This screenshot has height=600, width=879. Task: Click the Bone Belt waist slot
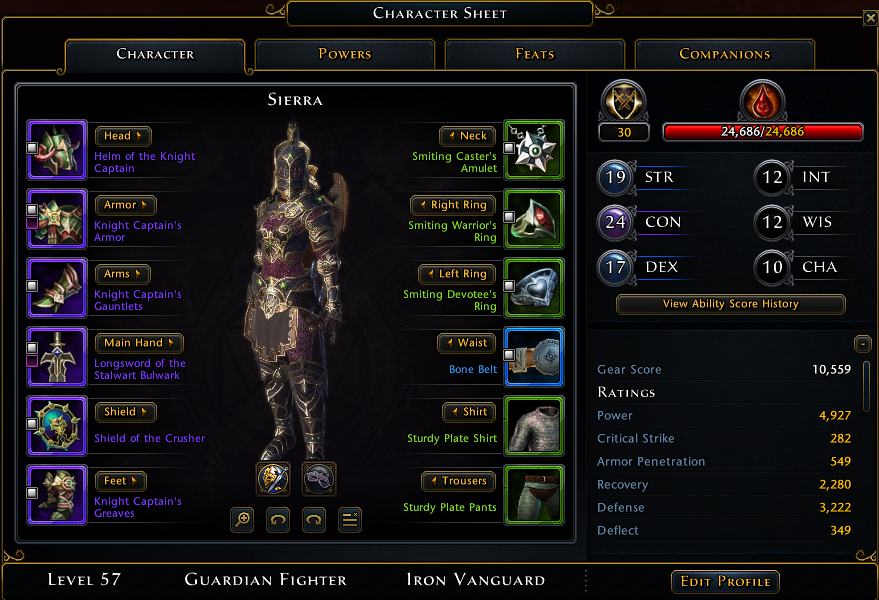(534, 357)
